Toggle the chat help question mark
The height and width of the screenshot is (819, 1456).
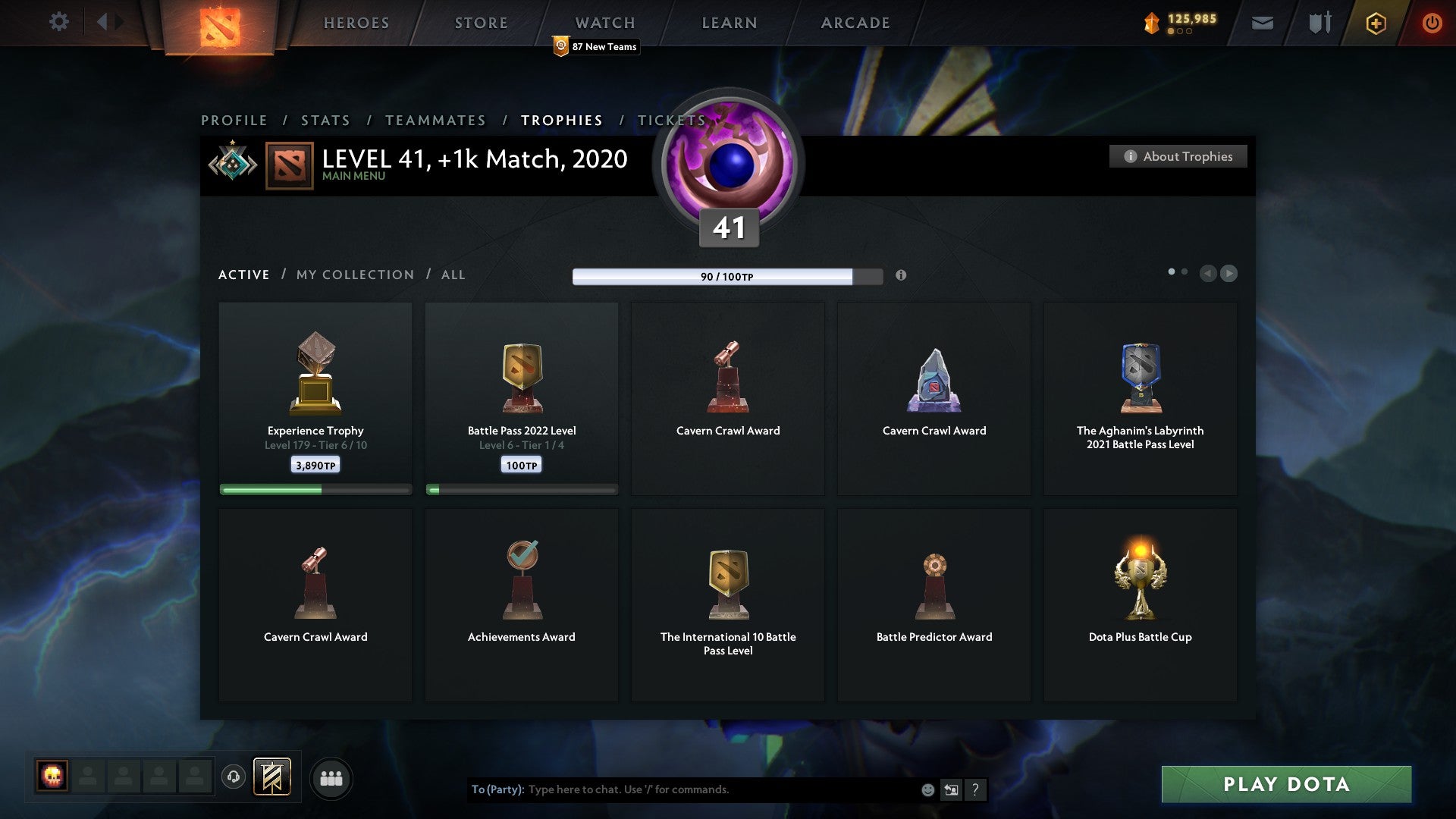[x=976, y=789]
